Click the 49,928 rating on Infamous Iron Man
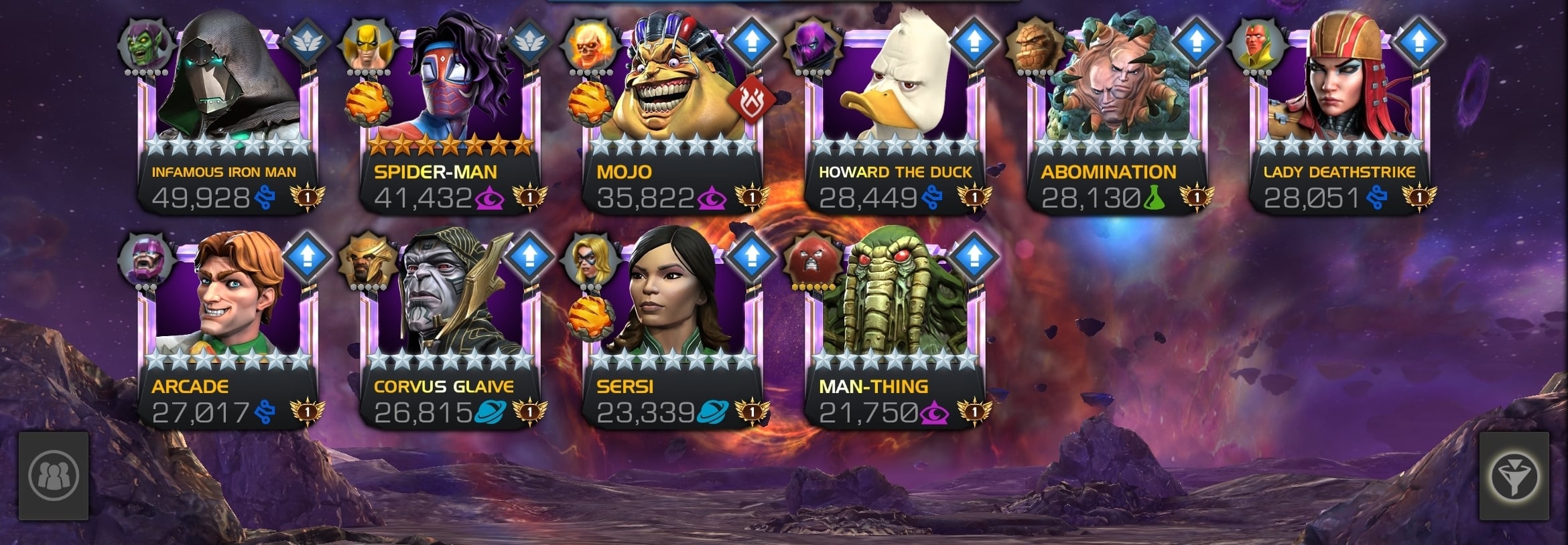Image resolution: width=1568 pixels, height=545 pixels. pyautogui.click(x=202, y=196)
